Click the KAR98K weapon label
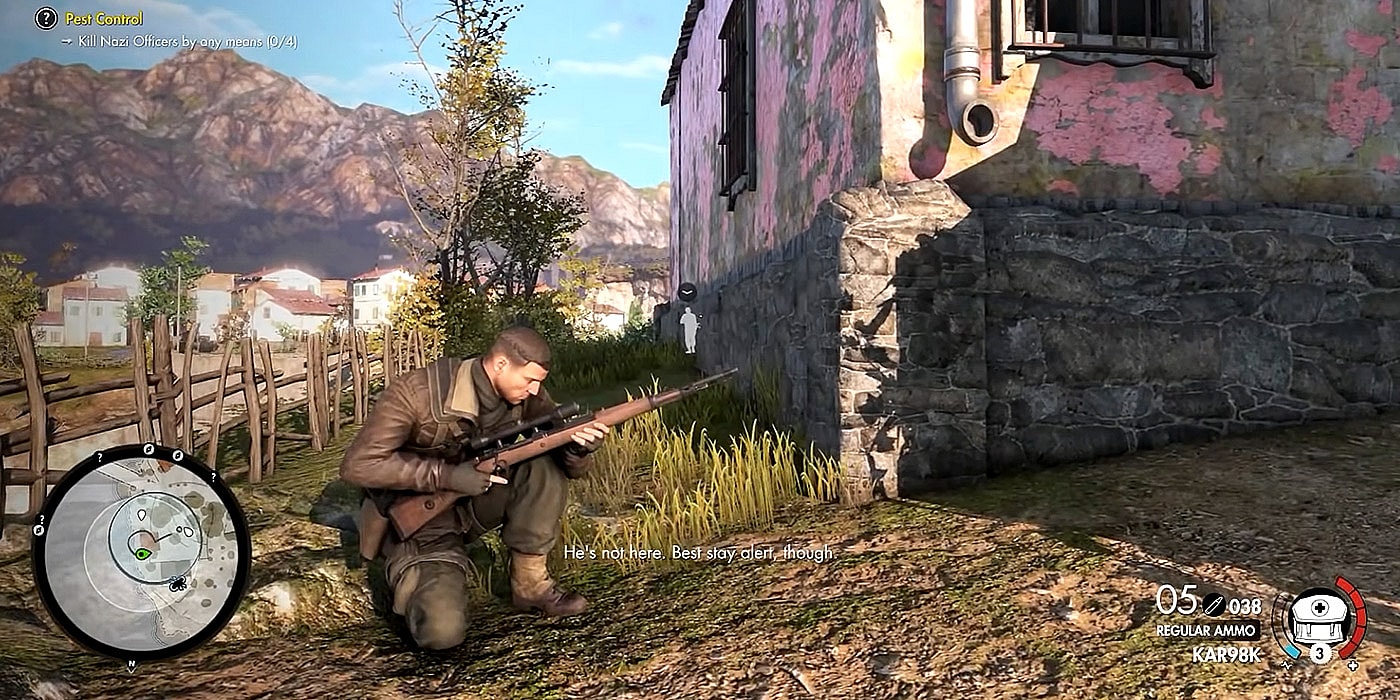This screenshot has width=1400, height=700. point(1226,655)
